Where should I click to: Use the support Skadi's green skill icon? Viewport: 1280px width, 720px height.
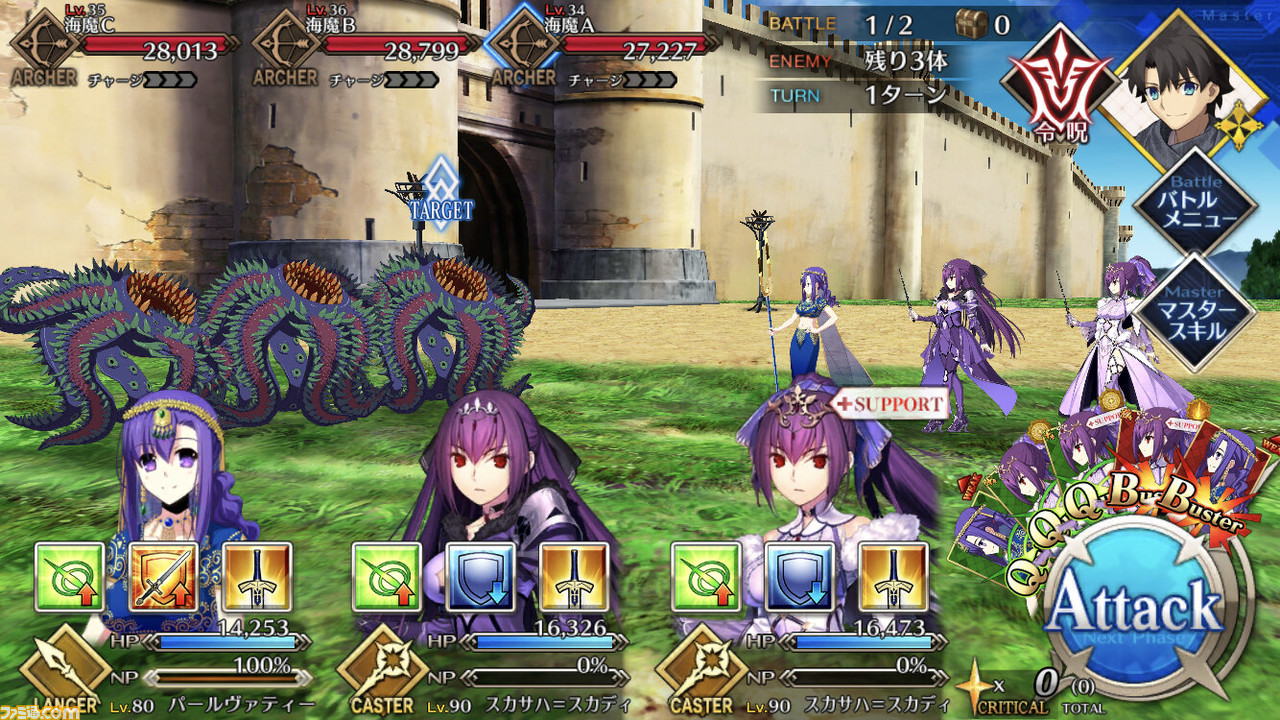705,577
